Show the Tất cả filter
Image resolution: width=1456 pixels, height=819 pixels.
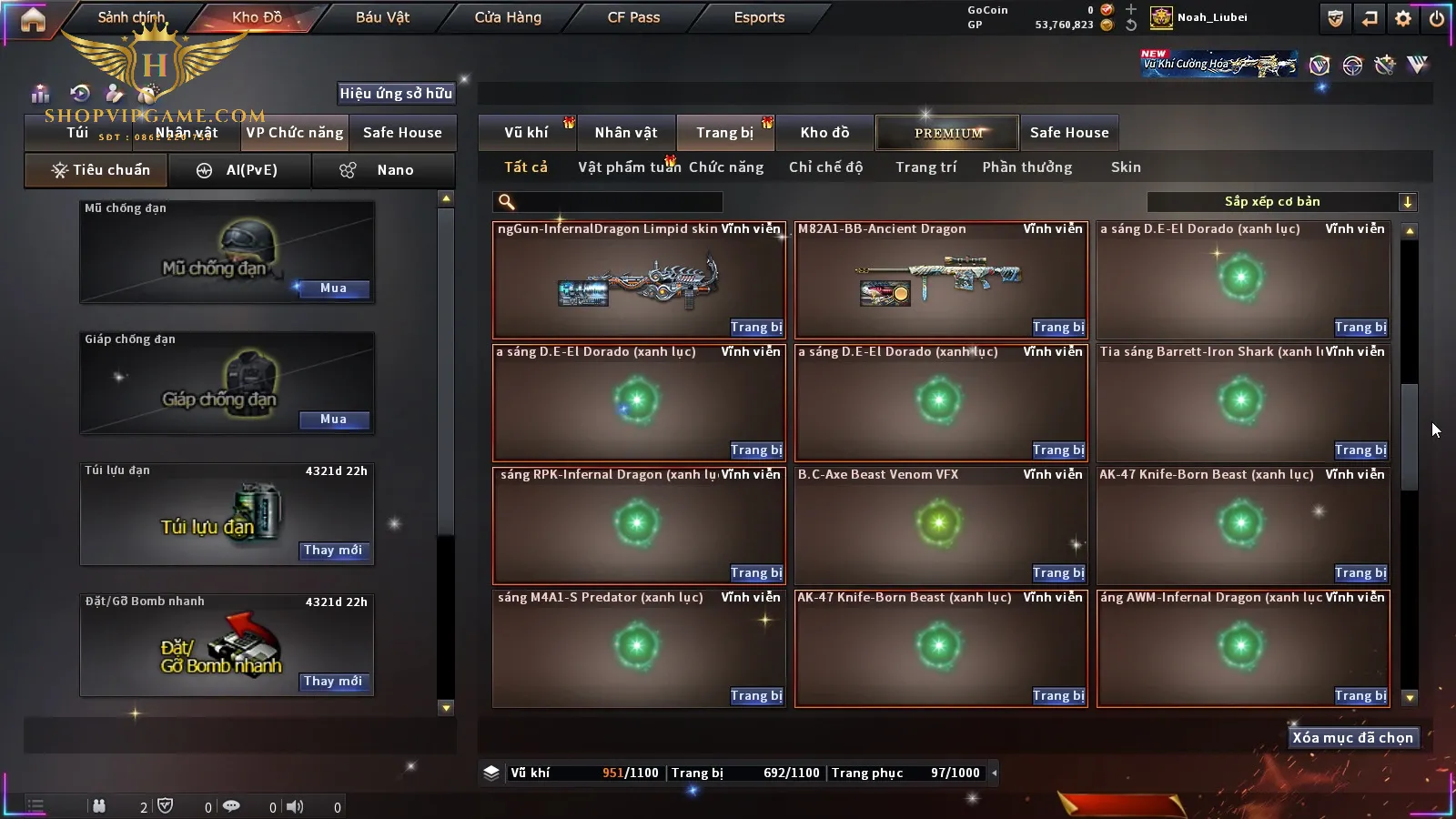coord(526,167)
